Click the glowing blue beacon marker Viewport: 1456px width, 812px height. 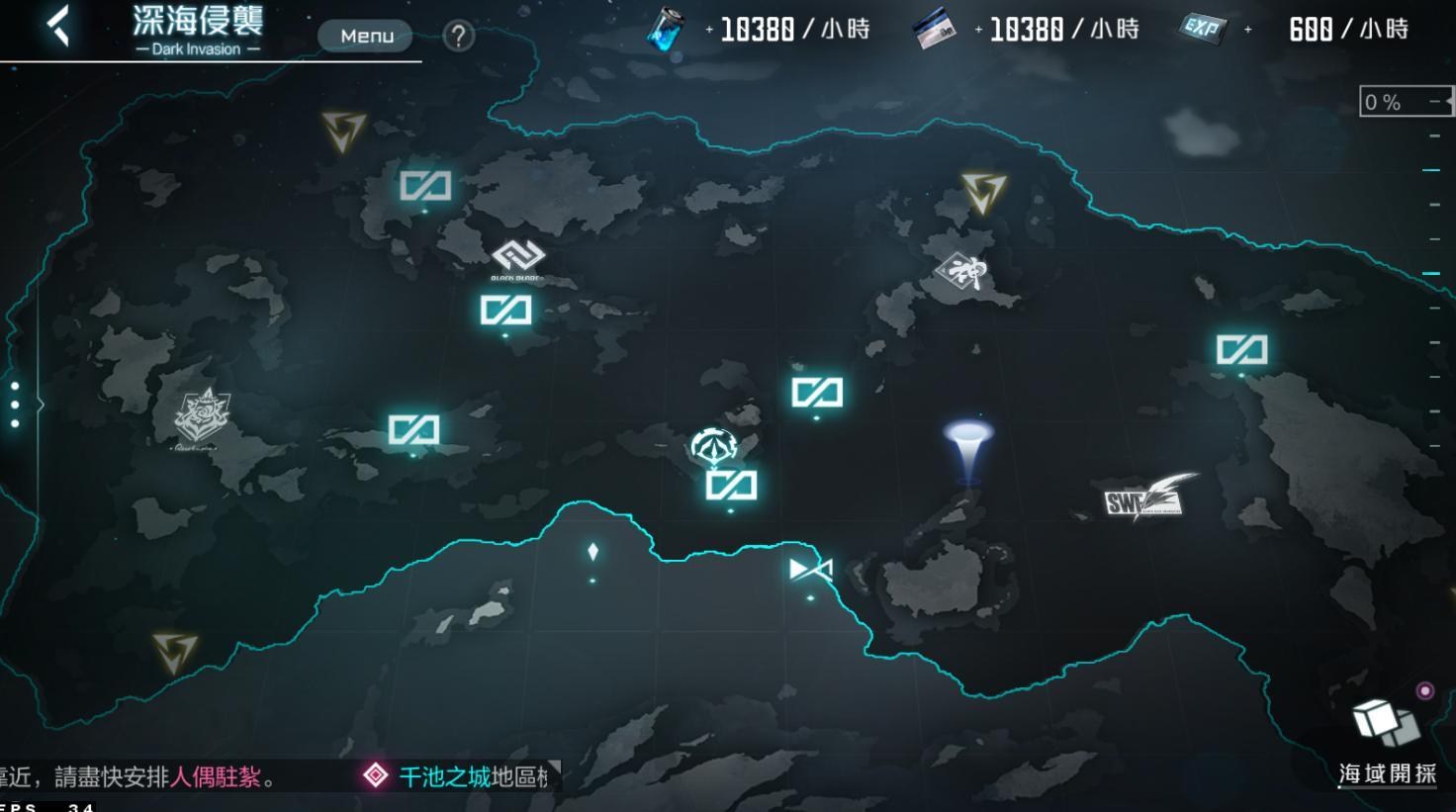[x=968, y=449]
